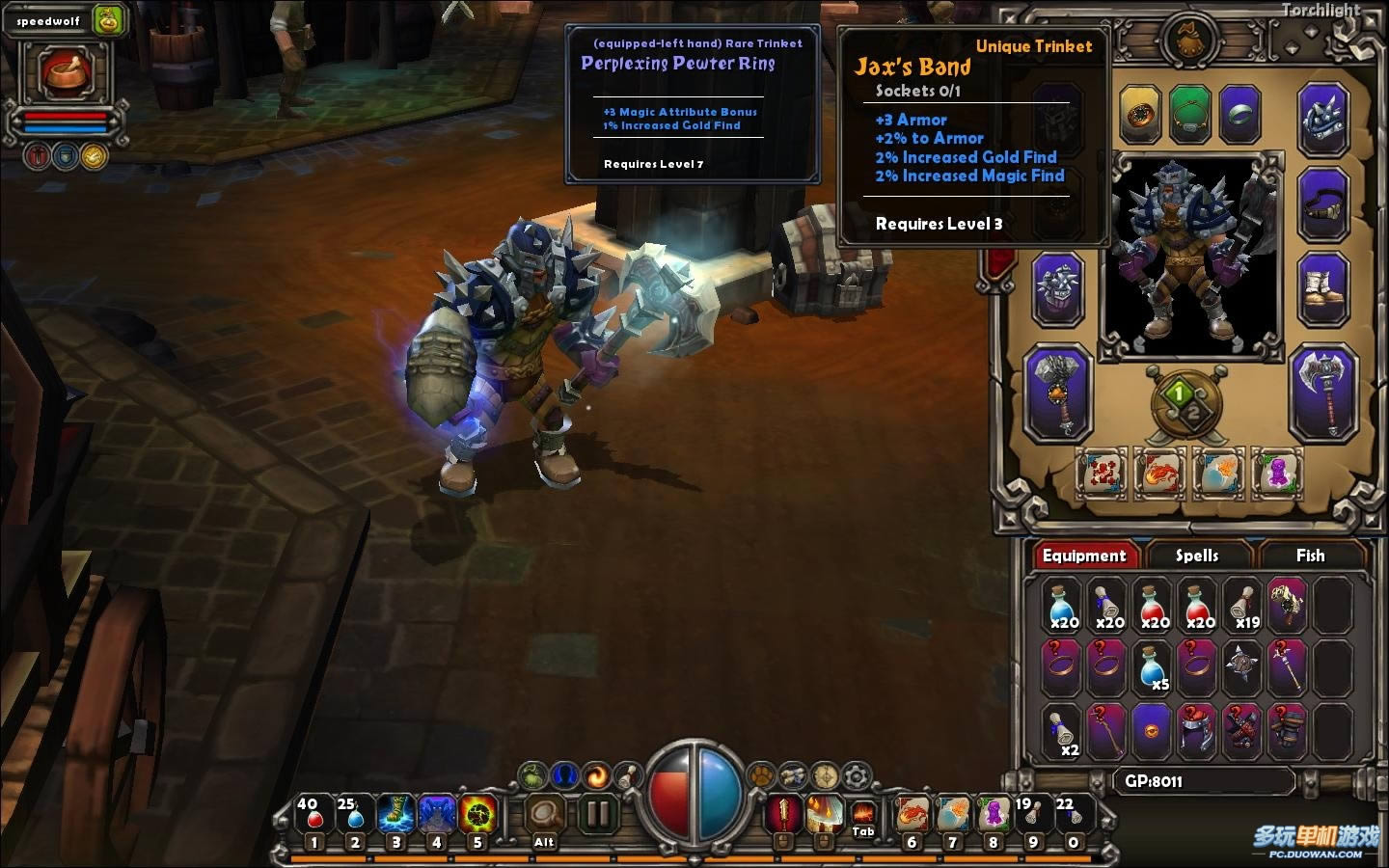Screen dimensions: 1389x868
Task: Pick the x5 blue mana potion stack
Action: point(1154,666)
